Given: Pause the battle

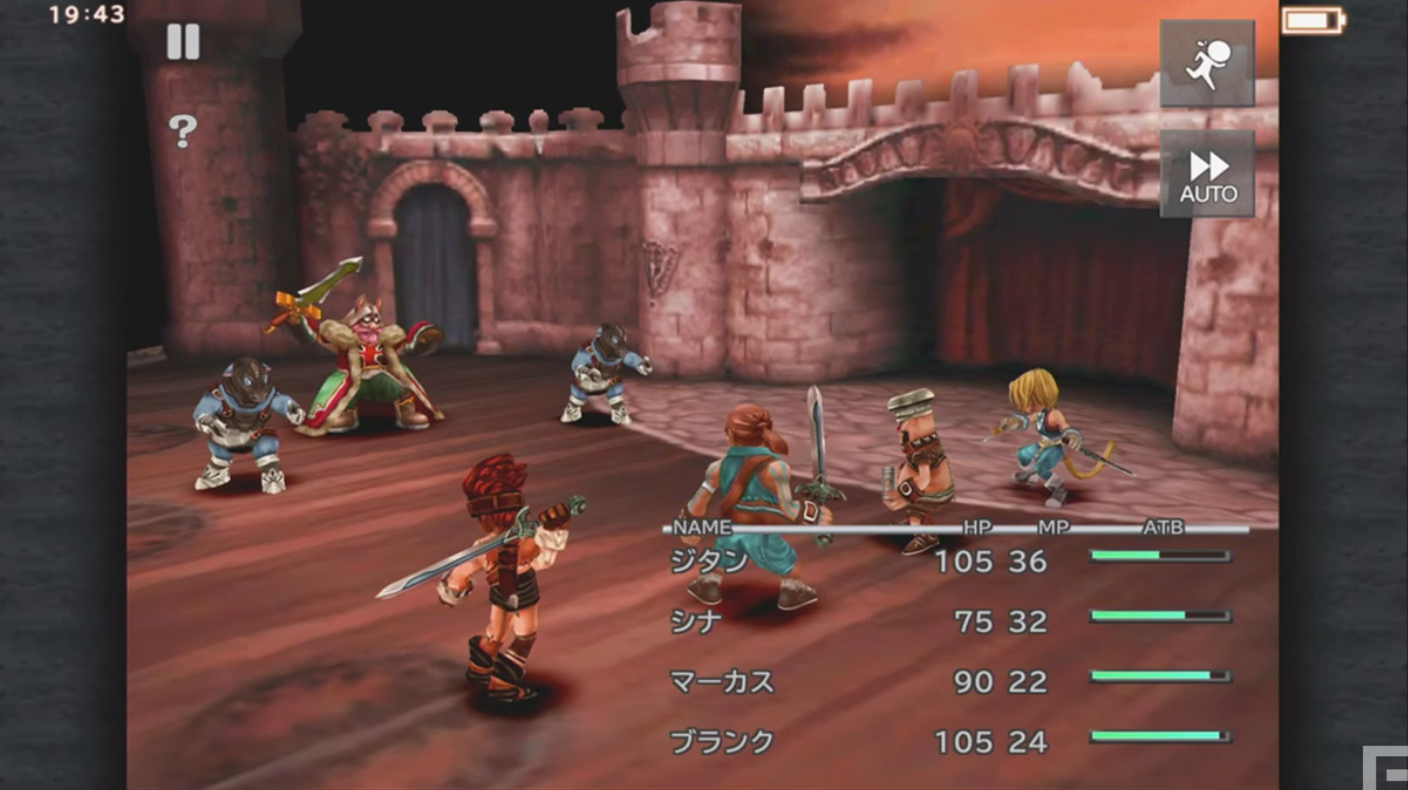Looking at the screenshot, I should [x=183, y=42].
